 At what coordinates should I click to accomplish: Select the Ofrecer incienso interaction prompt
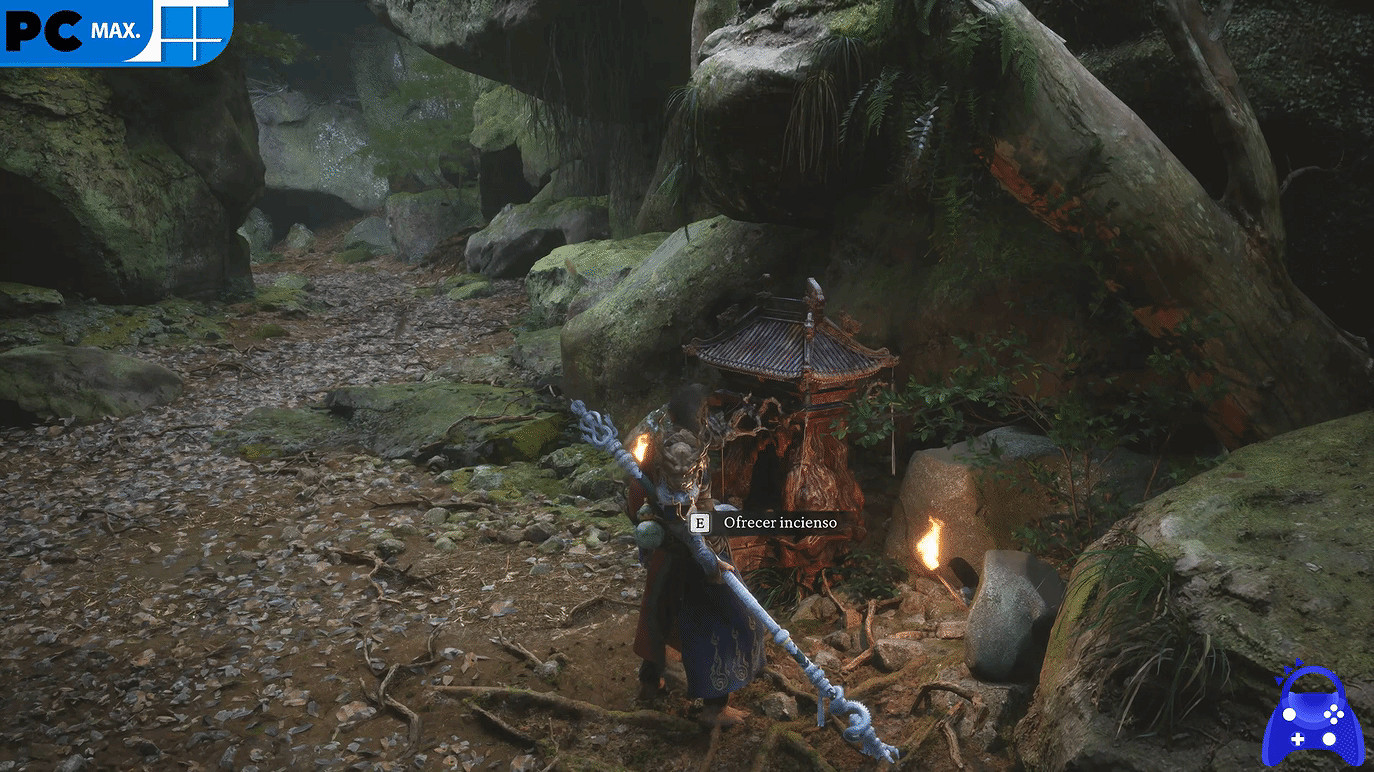[x=770, y=522]
